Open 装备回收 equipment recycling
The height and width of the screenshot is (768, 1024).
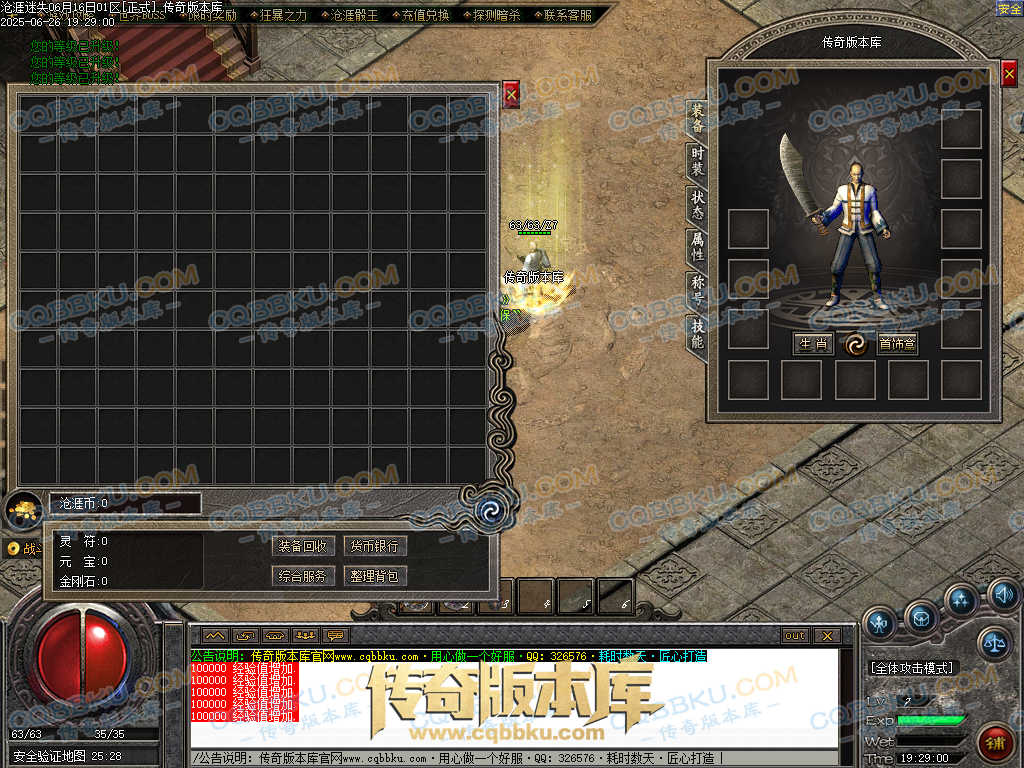[x=302, y=546]
